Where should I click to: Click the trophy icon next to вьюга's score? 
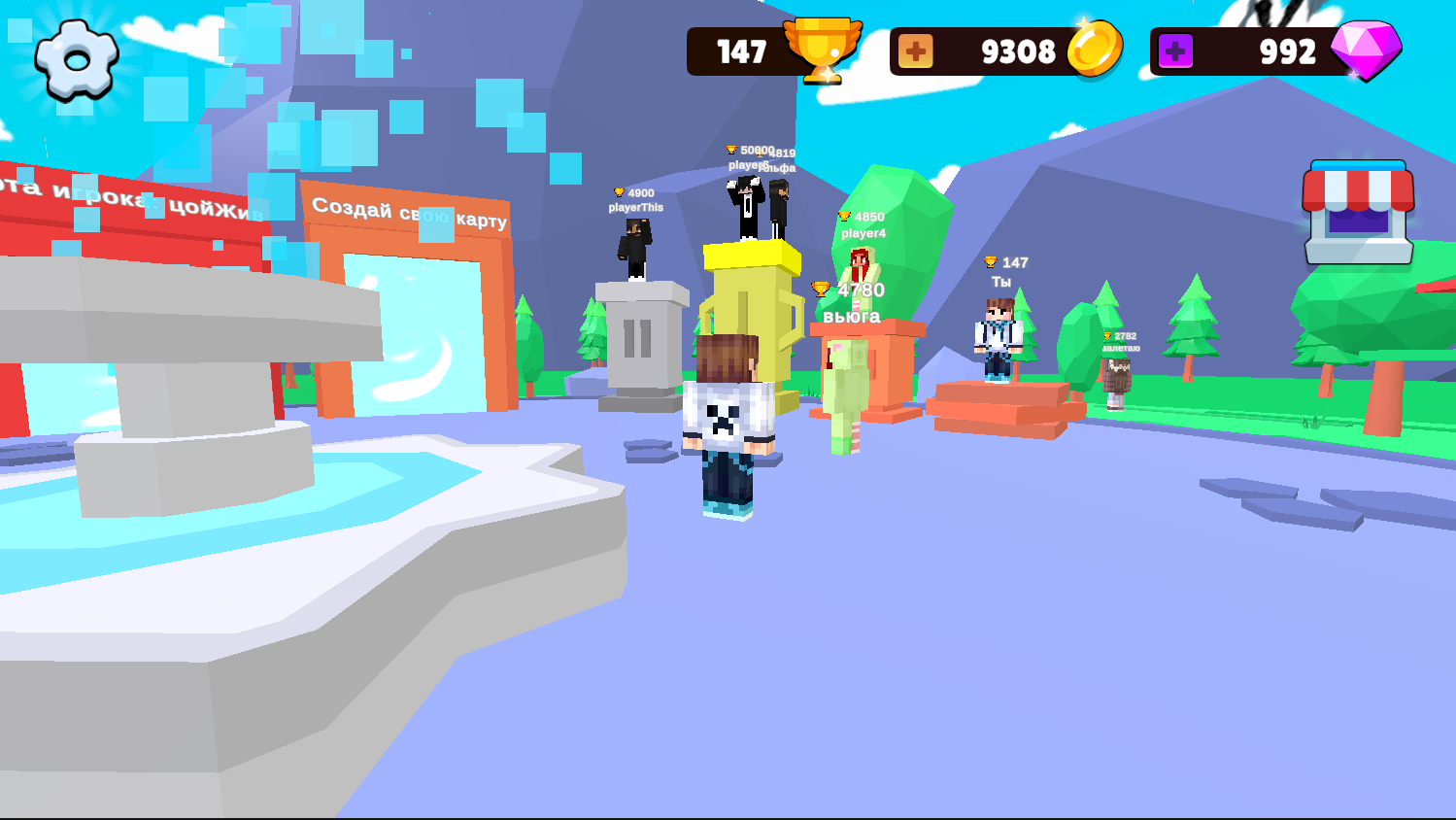click(x=821, y=287)
